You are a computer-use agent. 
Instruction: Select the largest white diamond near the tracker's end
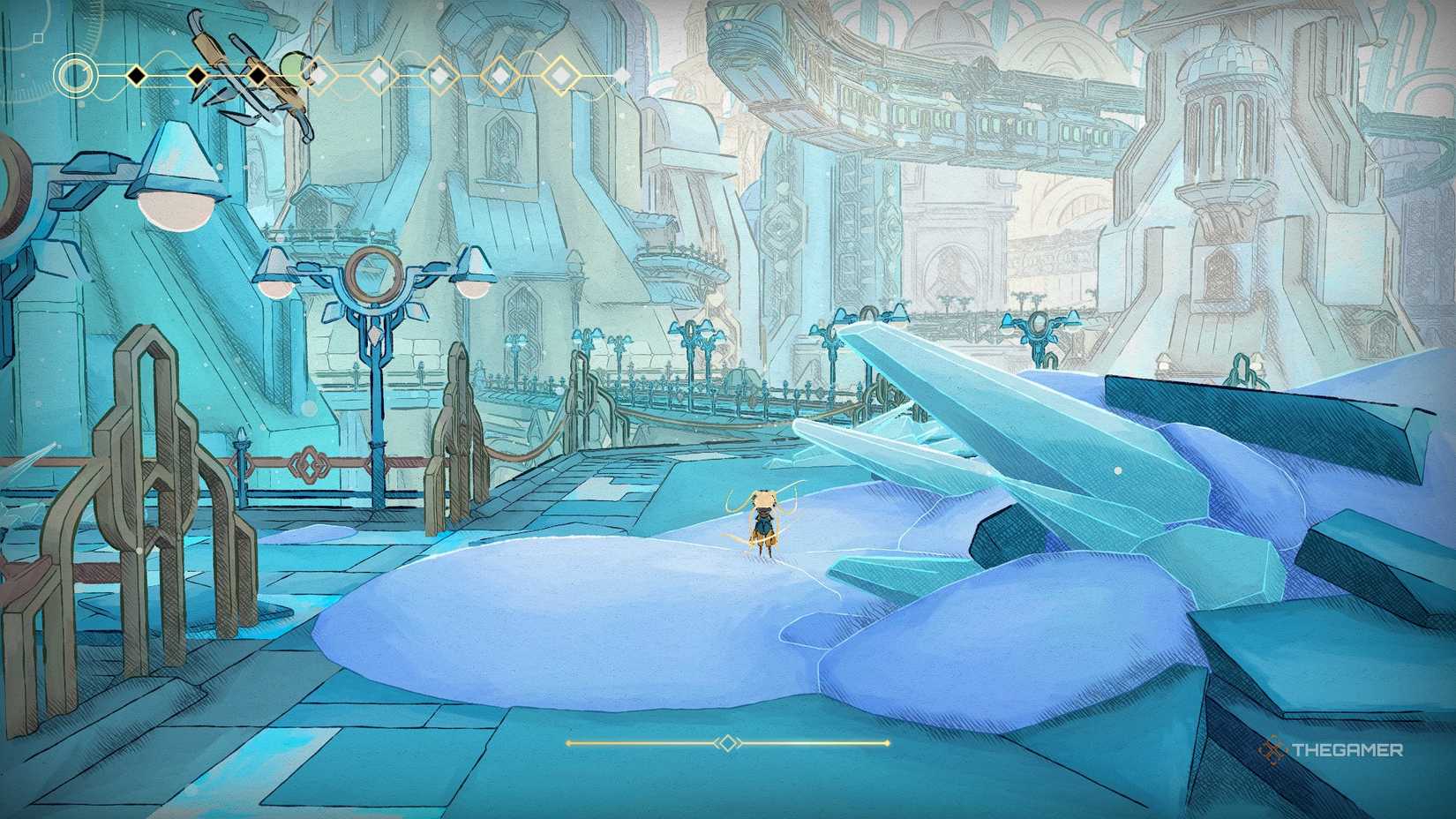click(559, 74)
